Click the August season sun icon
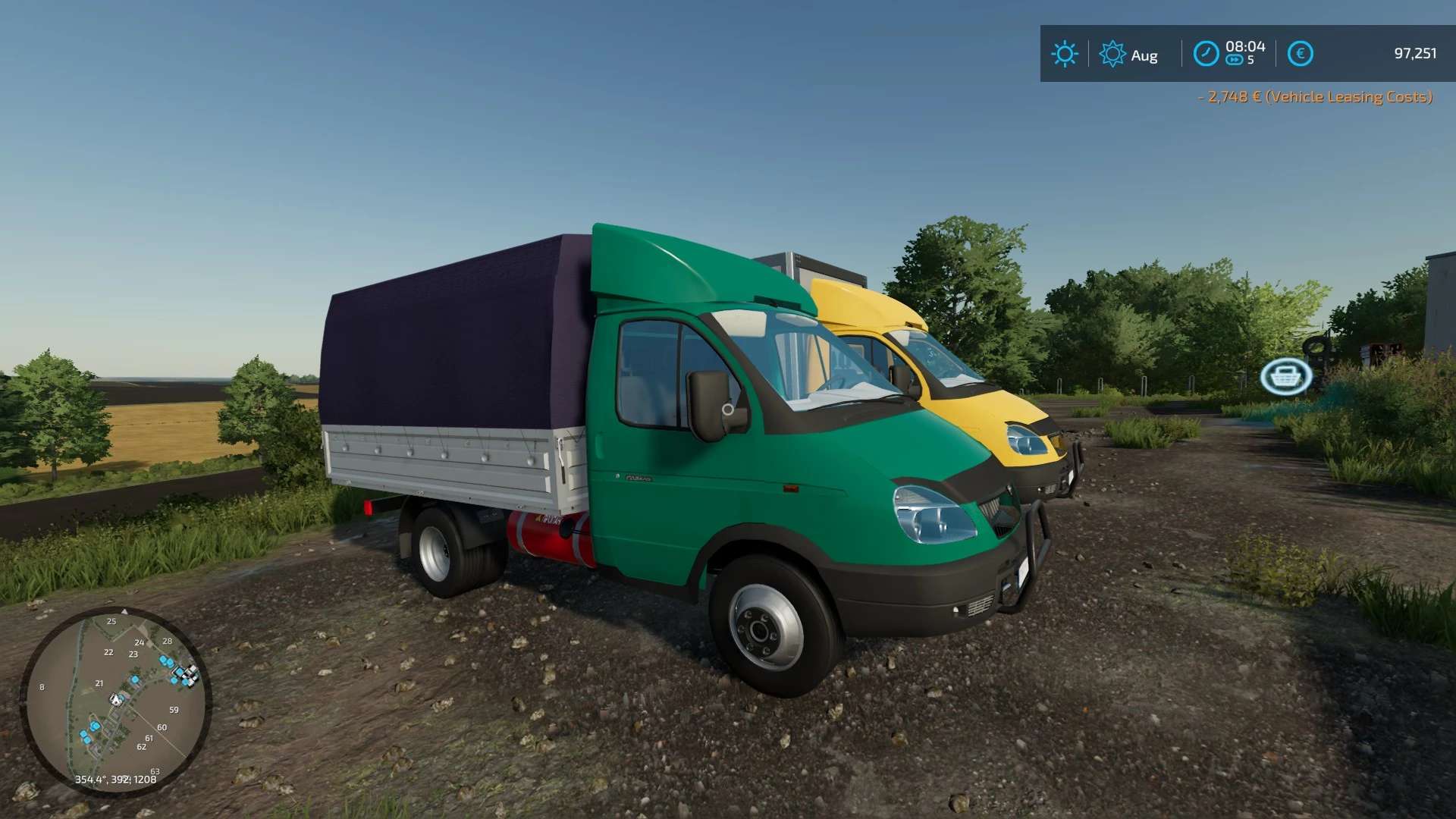1456x819 pixels. 1112,54
